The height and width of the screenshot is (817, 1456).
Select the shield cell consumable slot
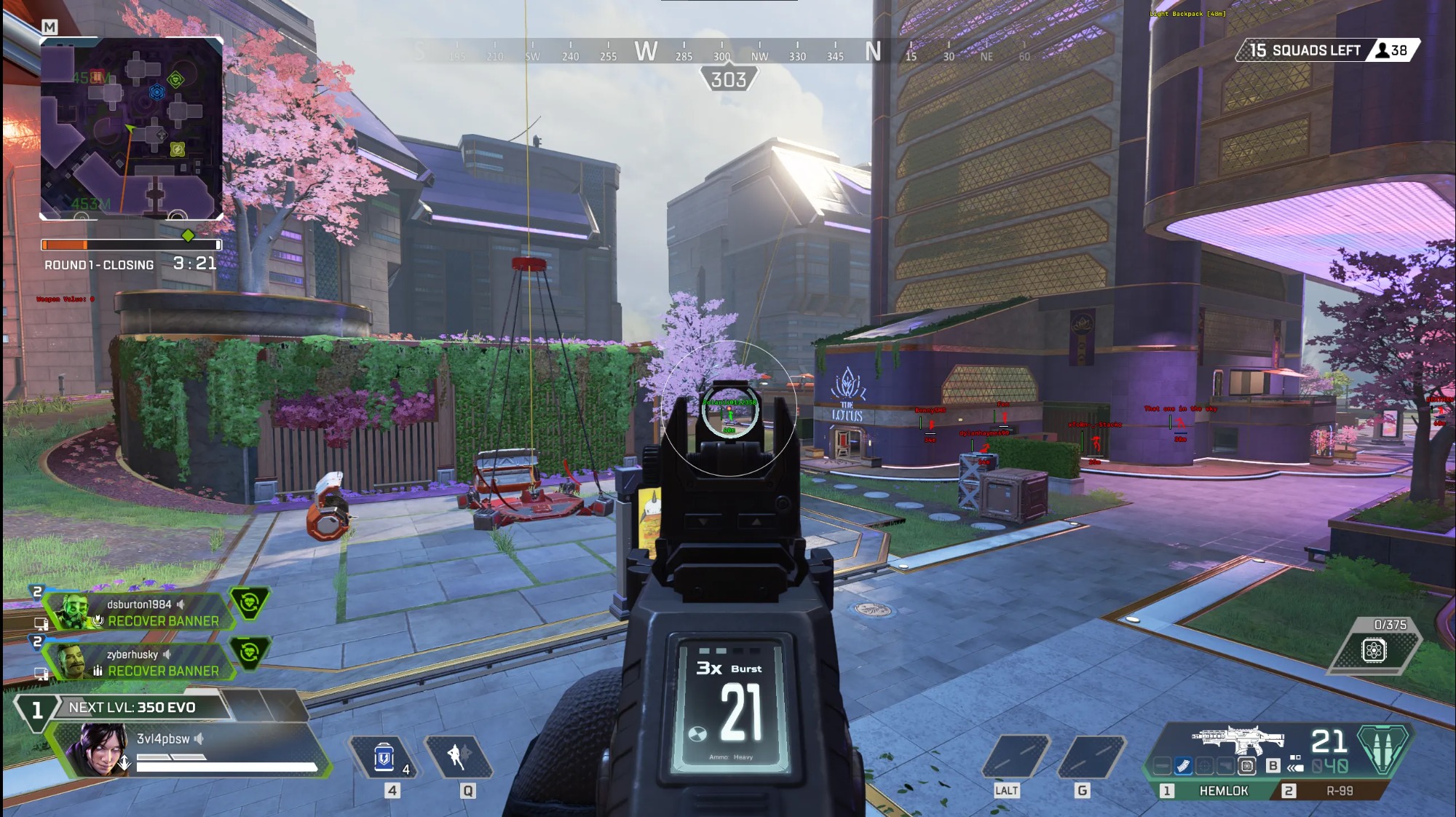pos(384,758)
